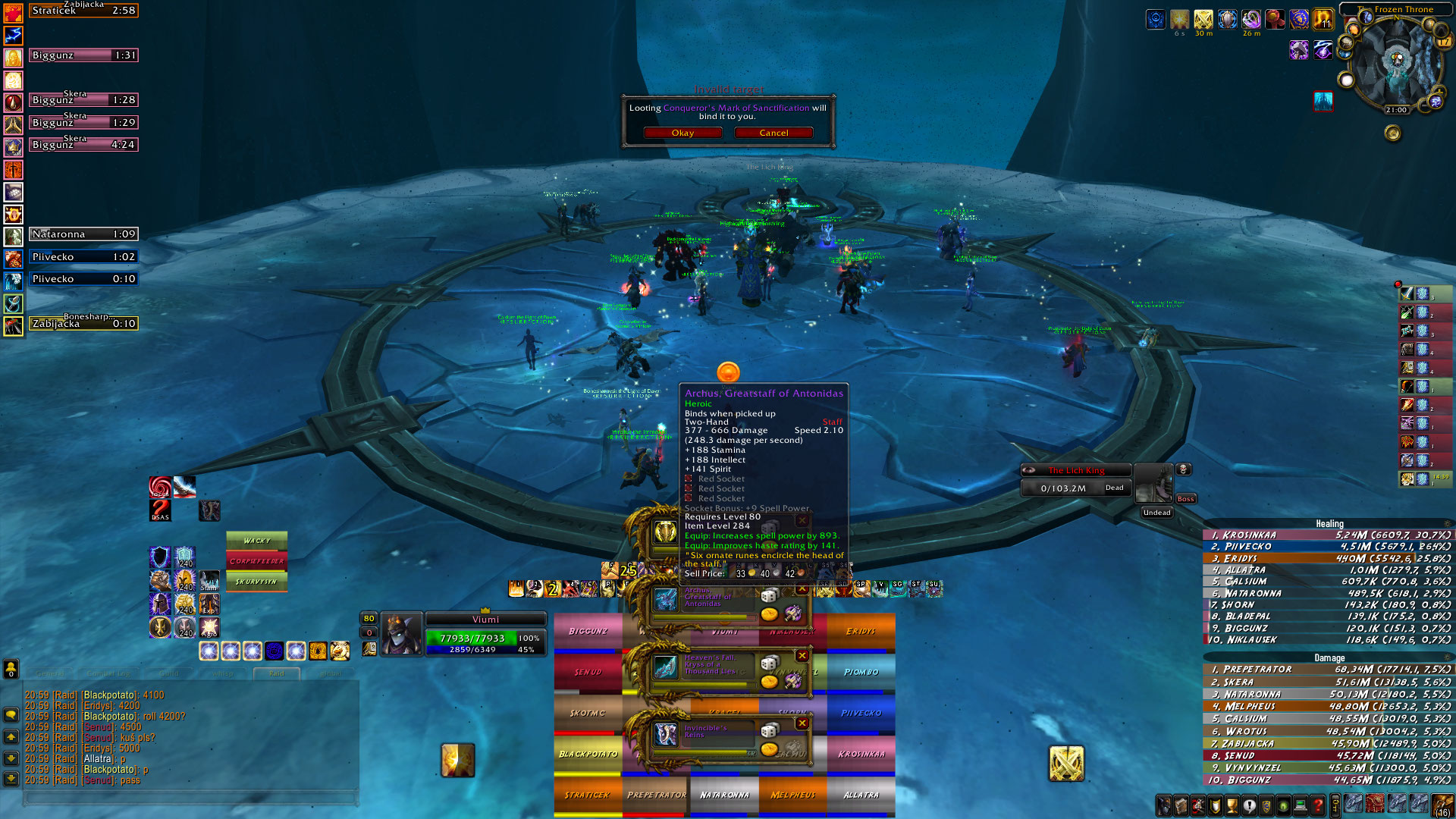Select Wacky's green unit bar

coord(257,541)
